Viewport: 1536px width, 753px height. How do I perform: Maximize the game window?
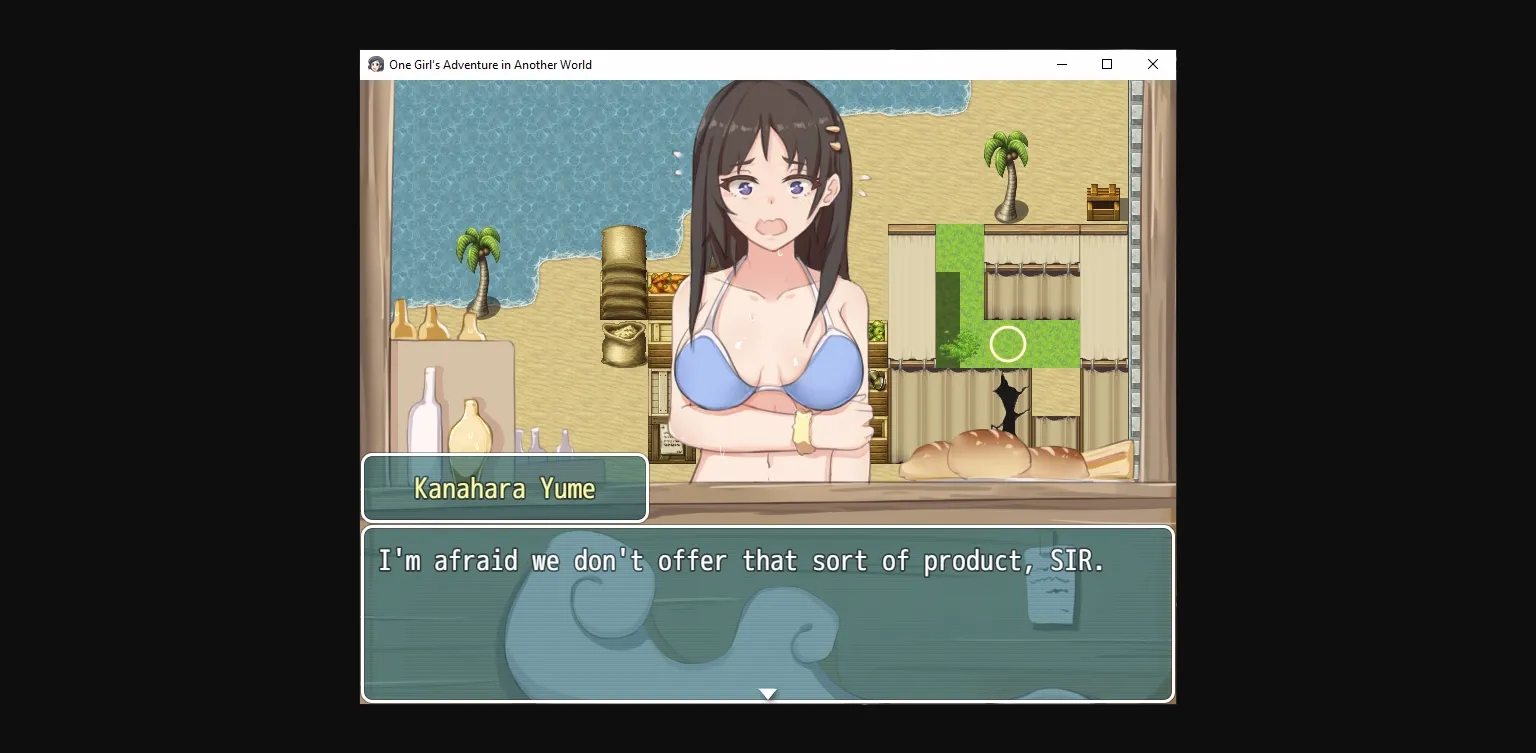[x=1107, y=64]
